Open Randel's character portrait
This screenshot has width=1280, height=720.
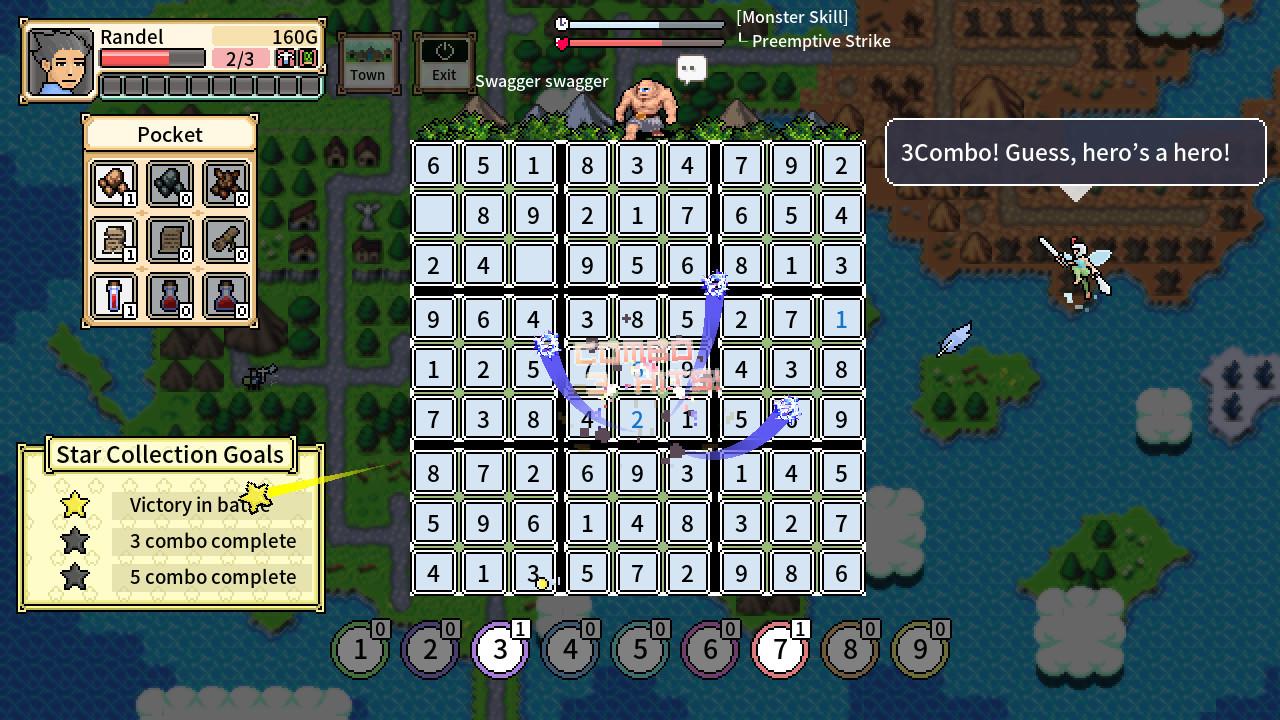pos(58,62)
